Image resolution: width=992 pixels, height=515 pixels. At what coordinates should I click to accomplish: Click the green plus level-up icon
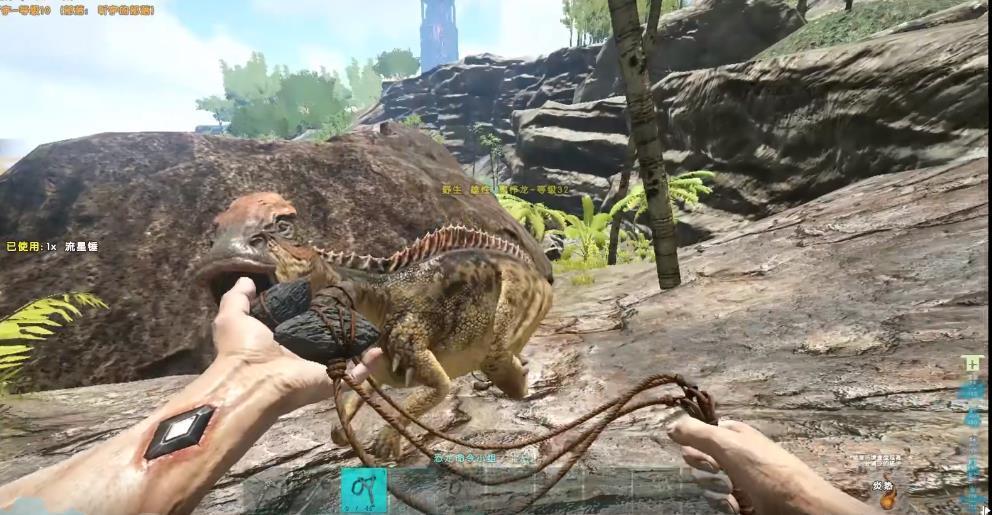click(969, 364)
